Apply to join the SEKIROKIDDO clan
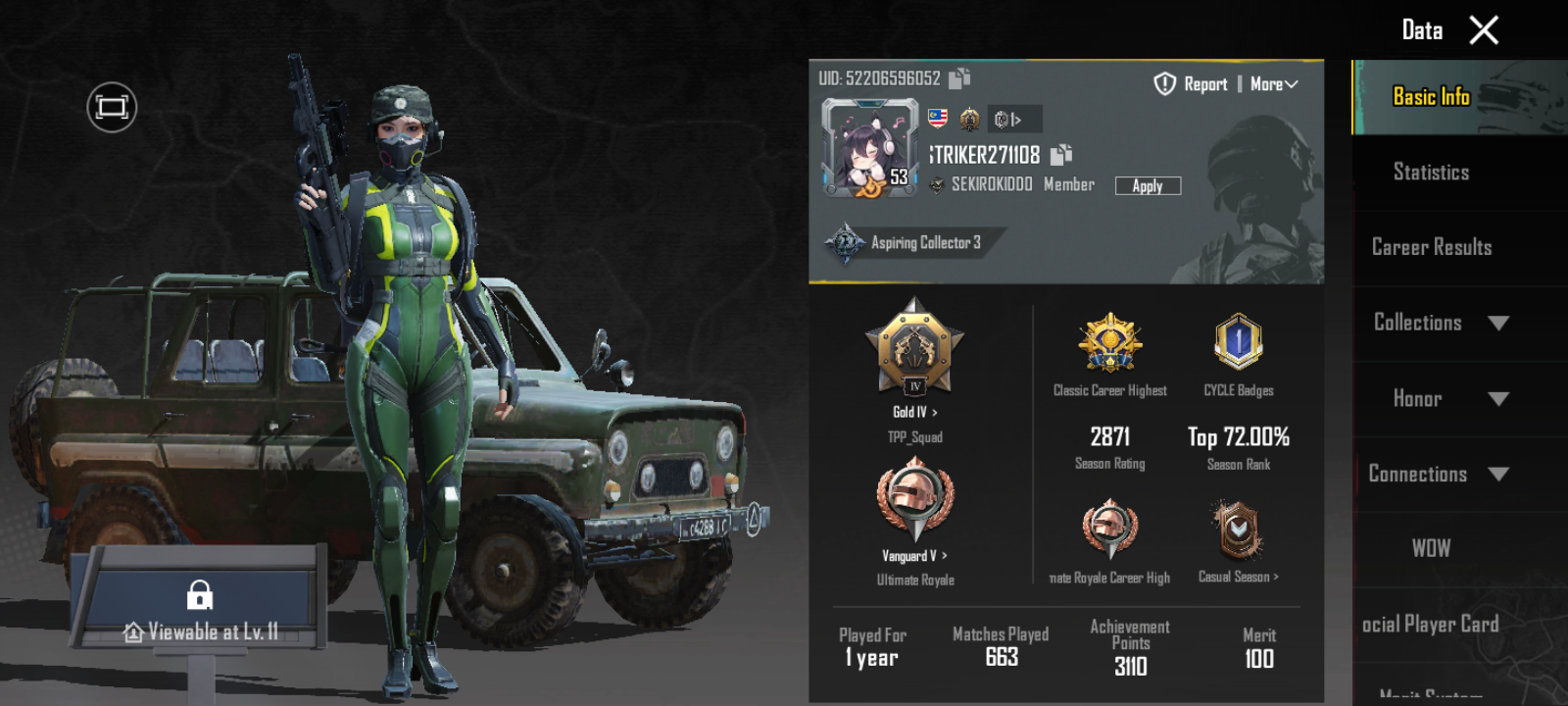 (x=1148, y=185)
